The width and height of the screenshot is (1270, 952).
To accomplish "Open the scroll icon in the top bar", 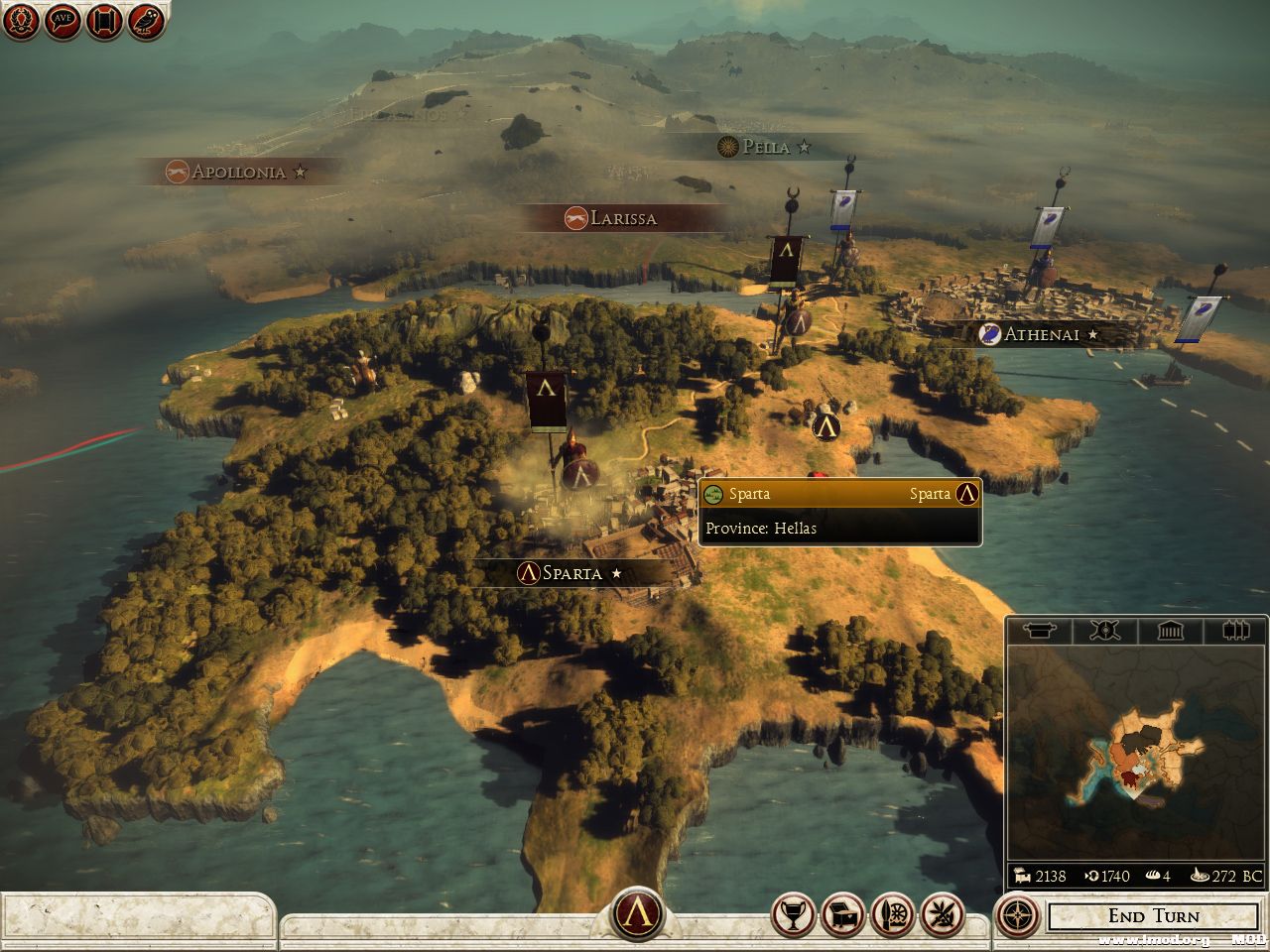I will tap(104, 22).
